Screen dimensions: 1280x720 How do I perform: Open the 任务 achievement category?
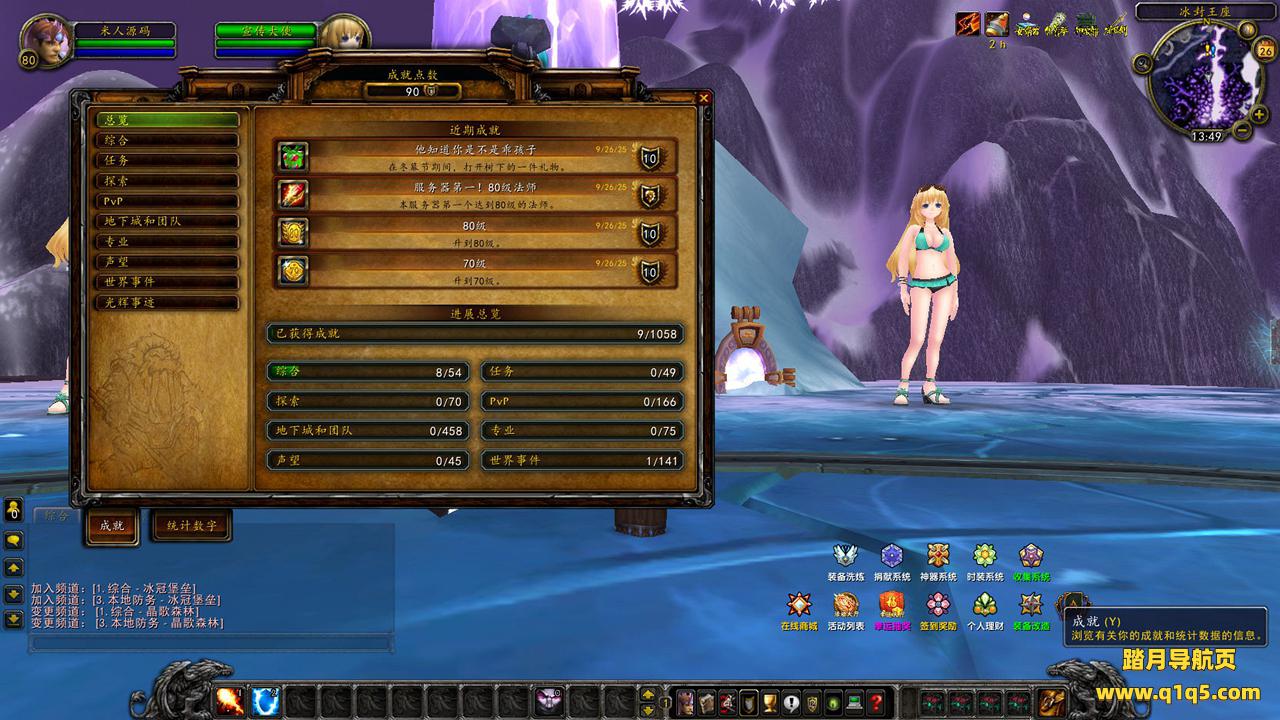coord(167,160)
